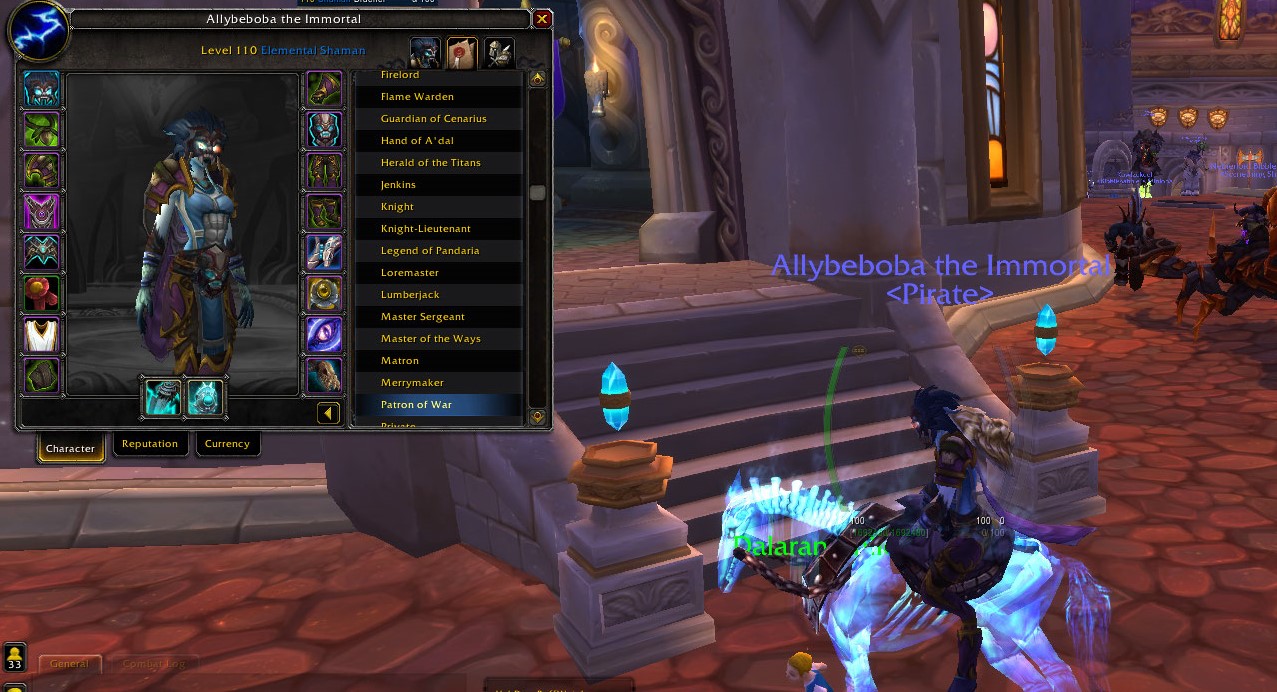Select the Legend of Pandaria title
This screenshot has width=1277, height=692.
430,251
